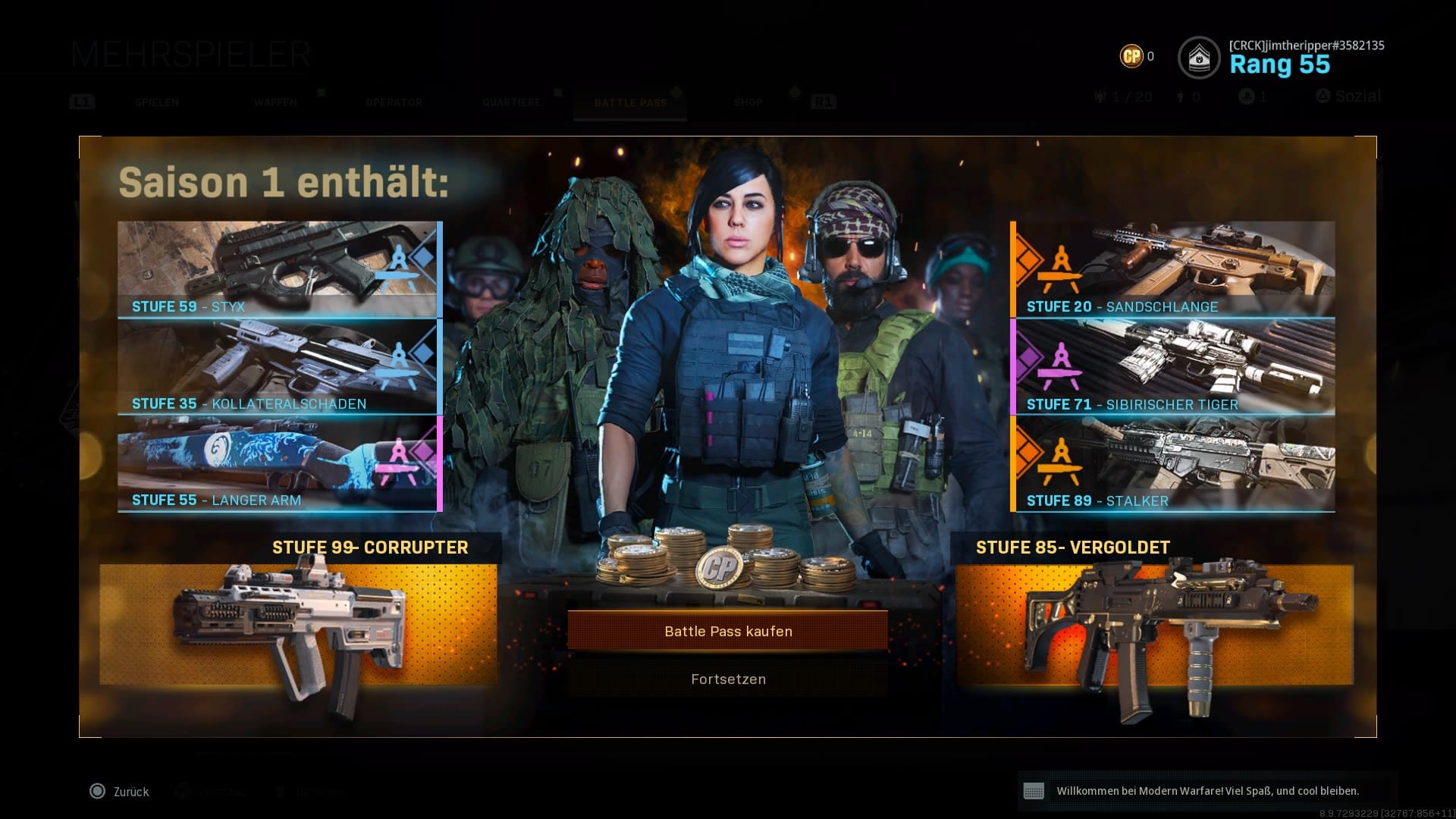Switch to the Spielen tab
Image resolution: width=1456 pixels, height=819 pixels.
point(157,102)
